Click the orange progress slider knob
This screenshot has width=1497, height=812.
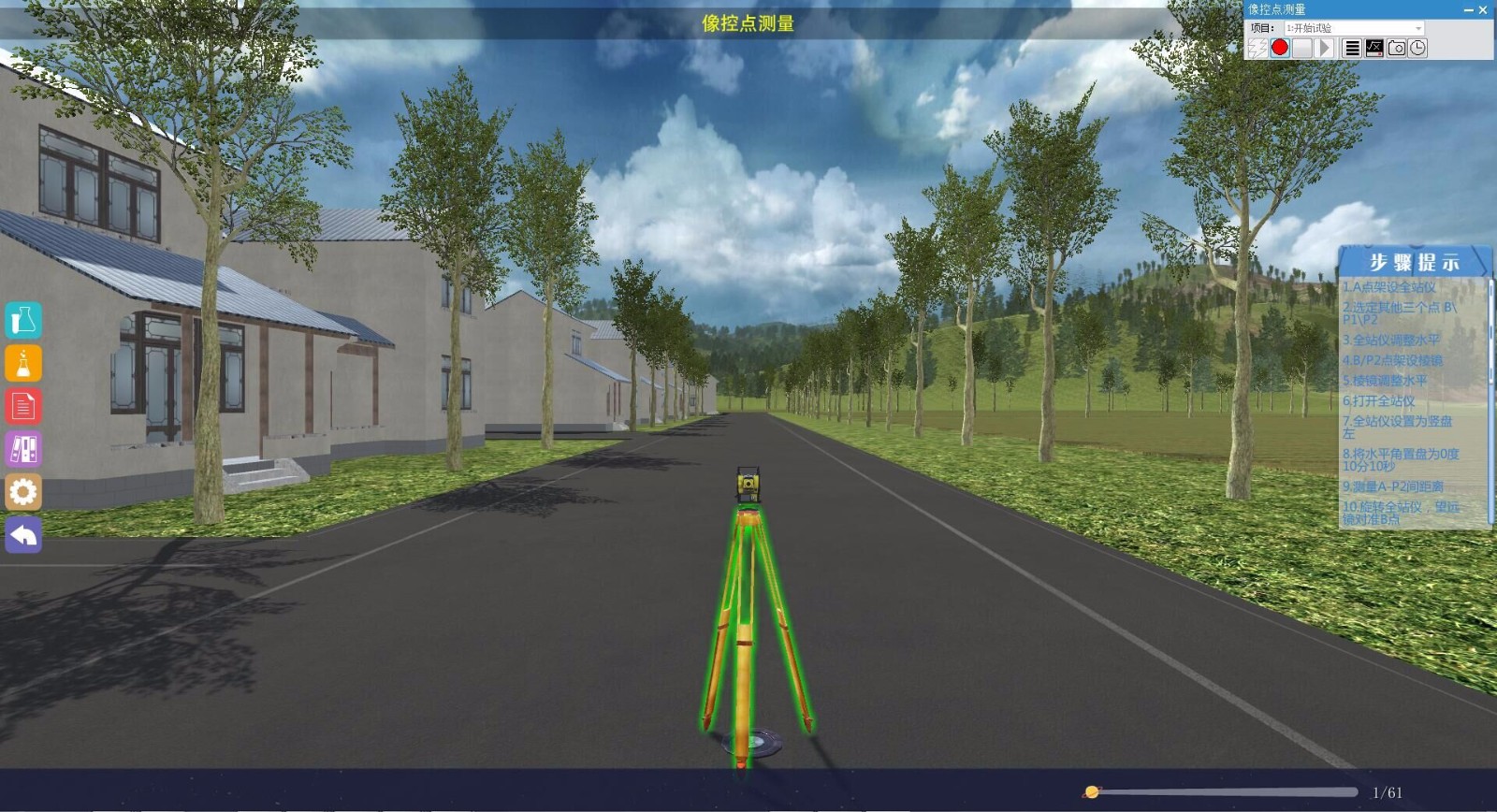(x=1091, y=792)
